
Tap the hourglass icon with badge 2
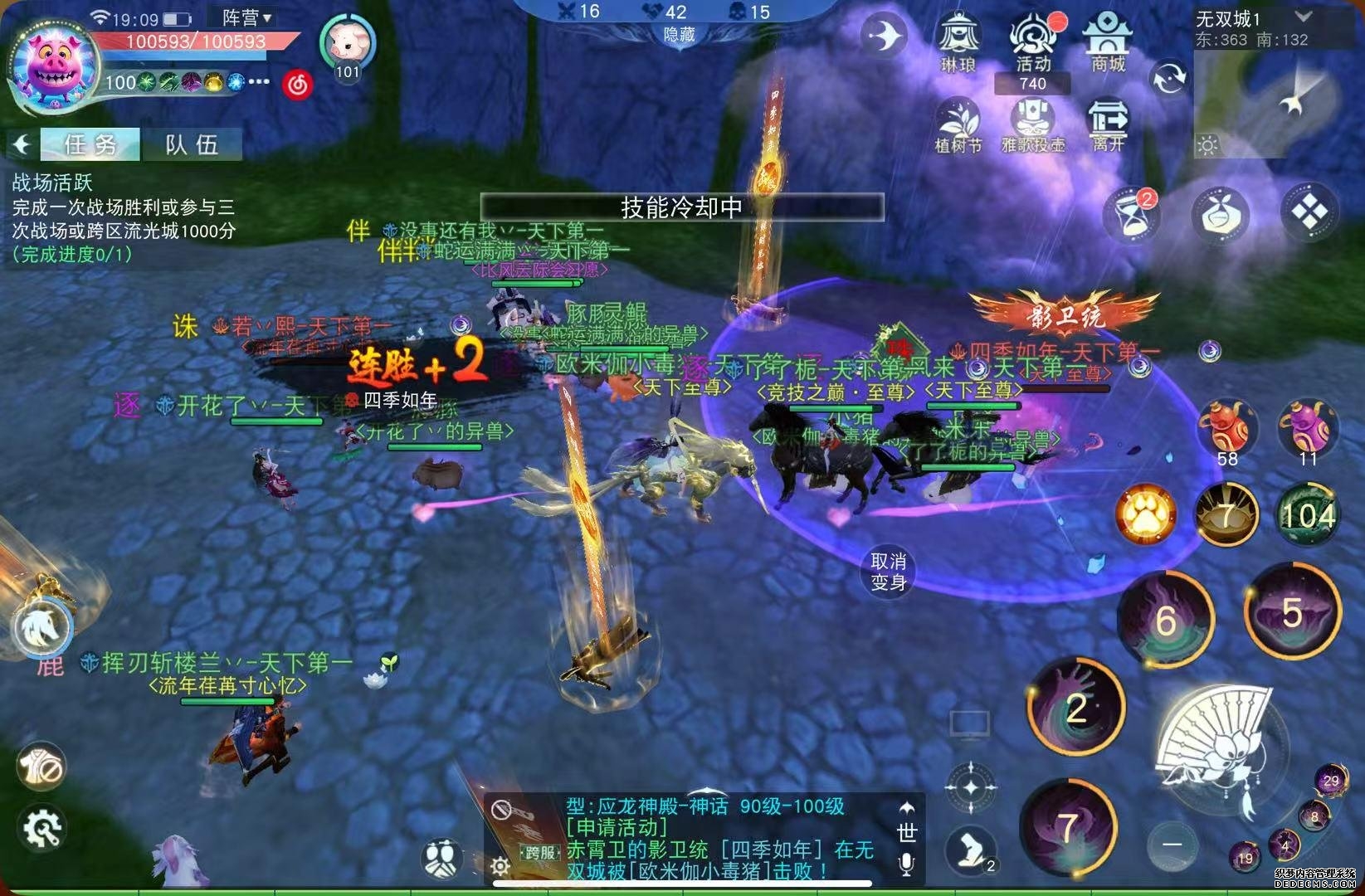tap(1132, 214)
